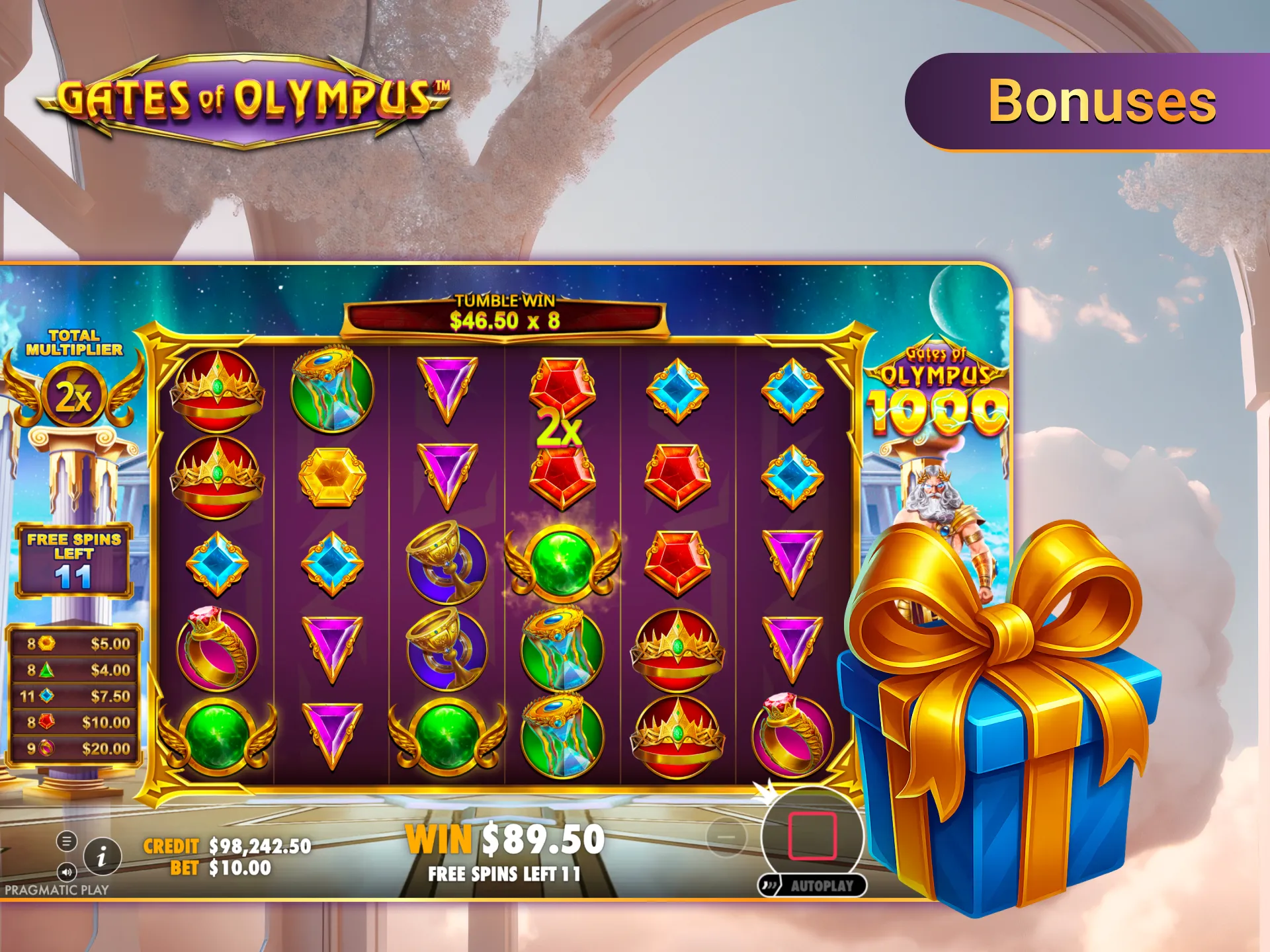Stop the spin with the red square
Viewport: 1270px width, 952px height.
pos(813,836)
